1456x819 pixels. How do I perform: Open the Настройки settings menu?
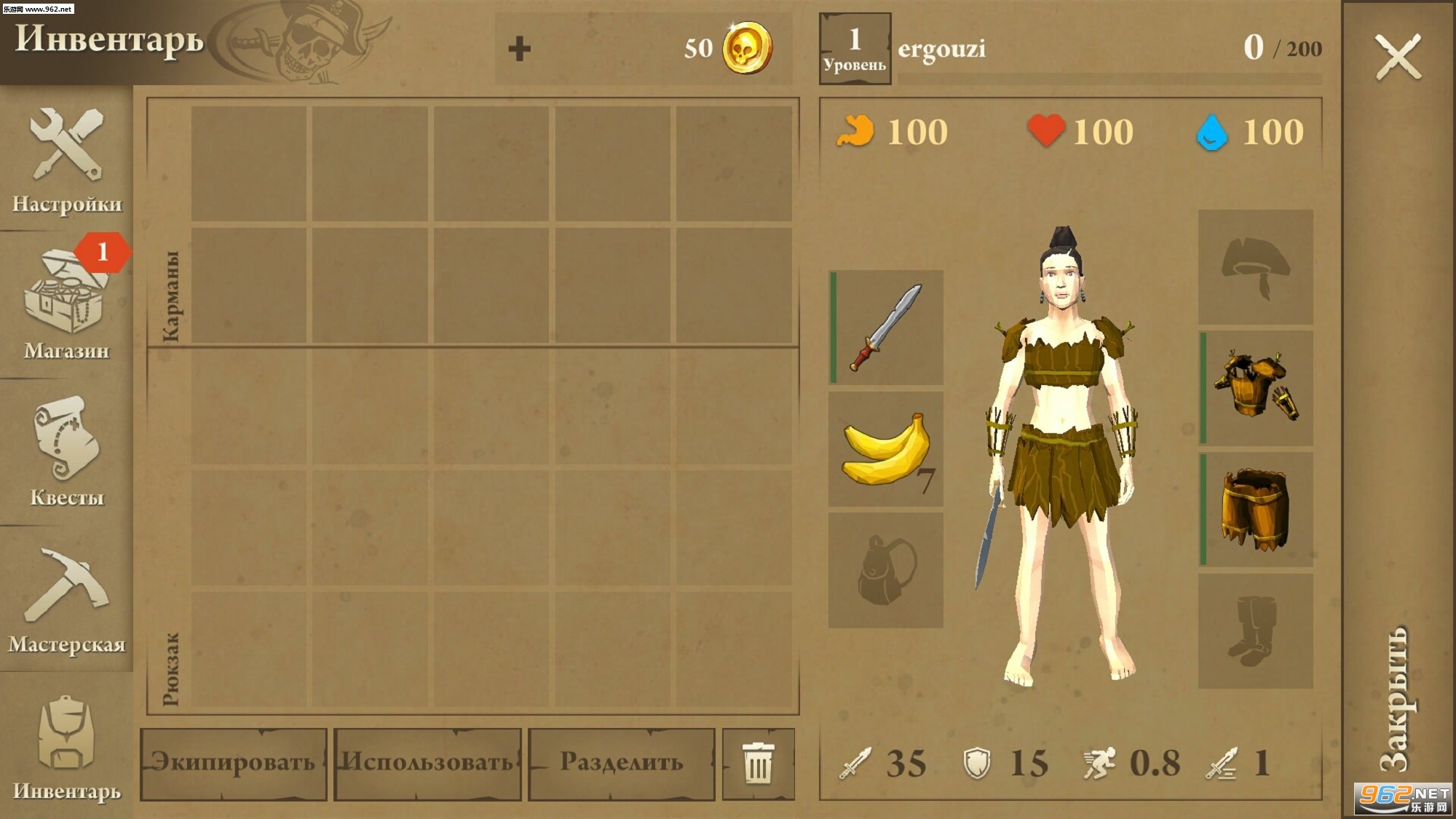pos(66,159)
